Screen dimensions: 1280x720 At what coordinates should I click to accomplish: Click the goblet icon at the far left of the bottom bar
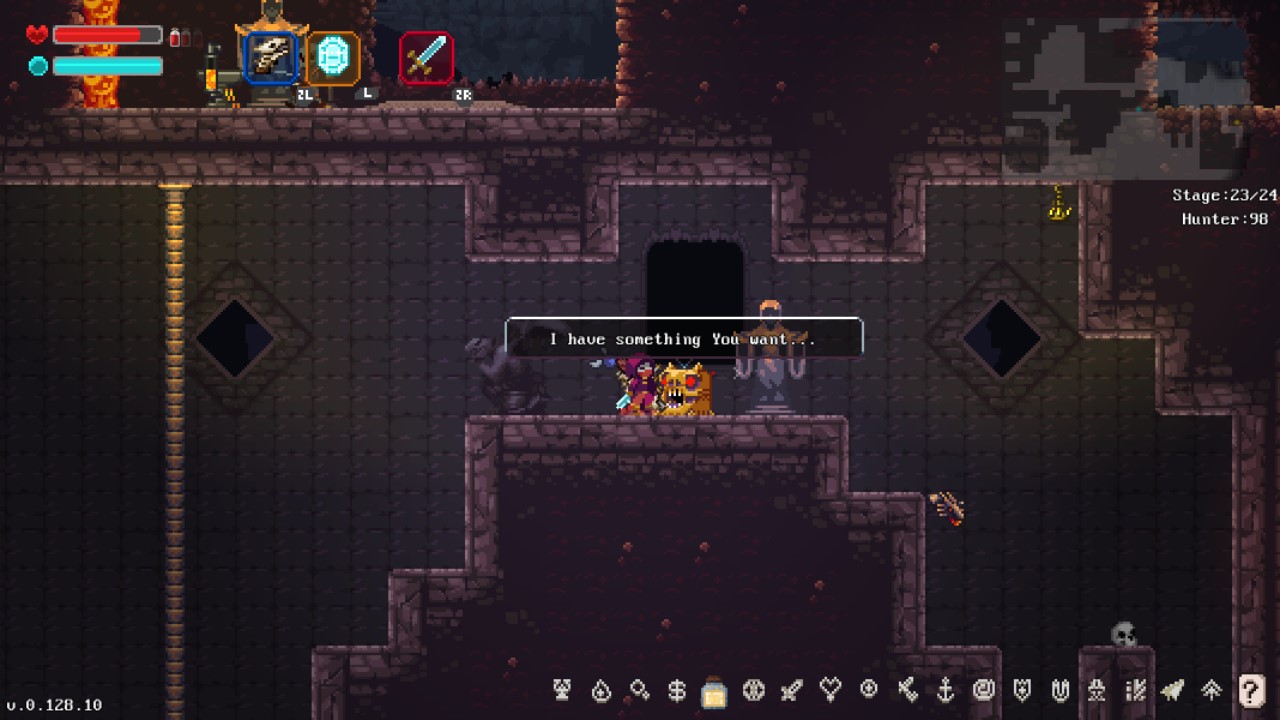point(560,690)
